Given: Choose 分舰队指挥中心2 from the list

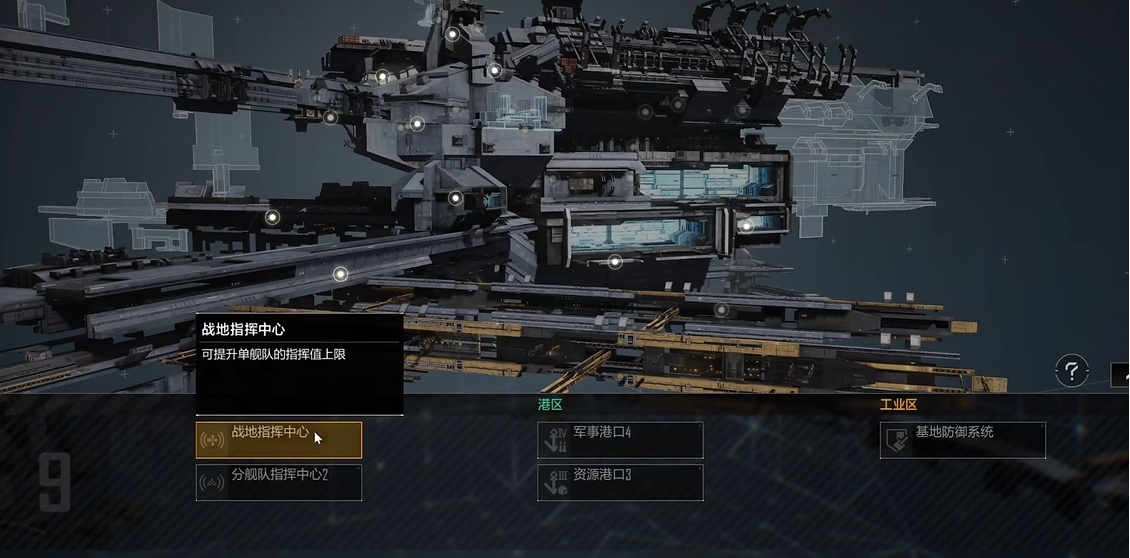Looking at the screenshot, I should coord(278,482).
